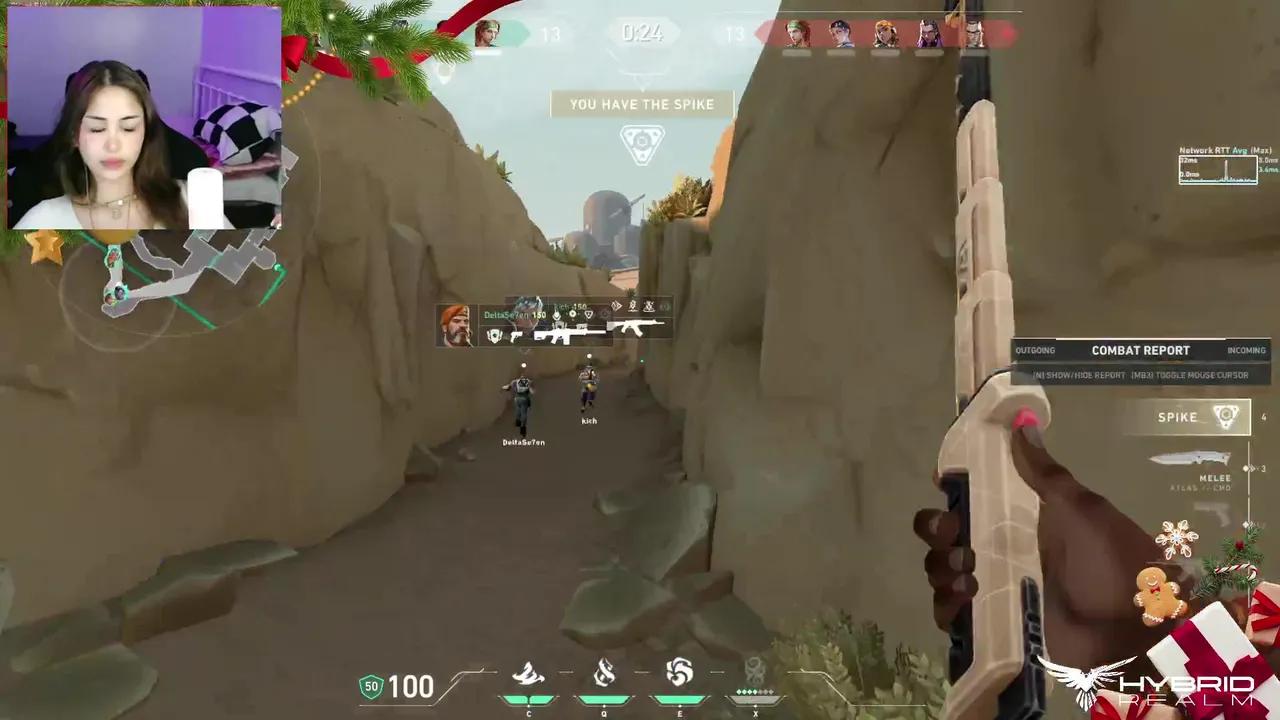The width and height of the screenshot is (1280, 720).
Task: Click the YOU HAVE THE SPIKE banner
Action: tap(641, 104)
